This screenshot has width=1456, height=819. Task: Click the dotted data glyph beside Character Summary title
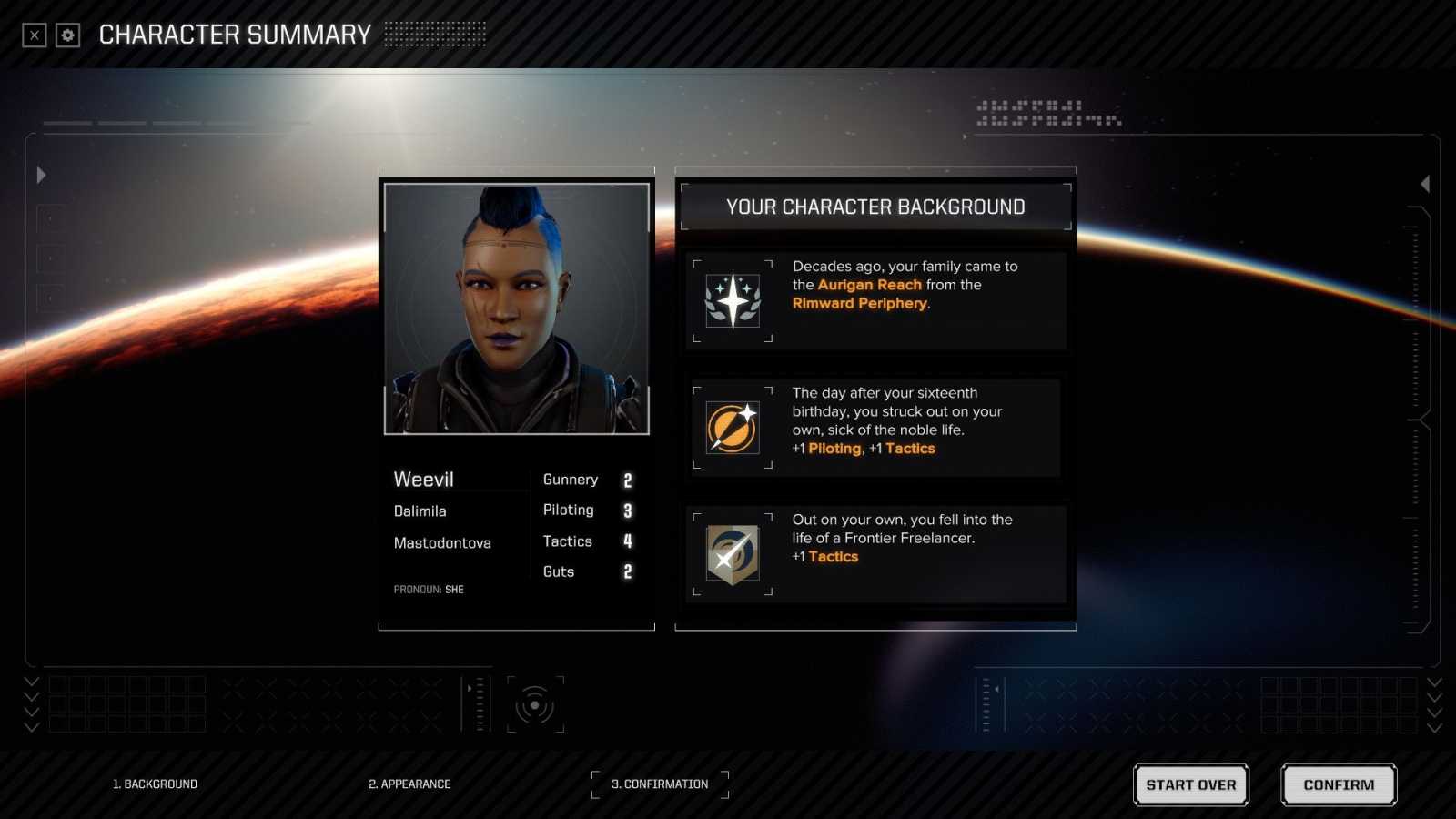435,35
